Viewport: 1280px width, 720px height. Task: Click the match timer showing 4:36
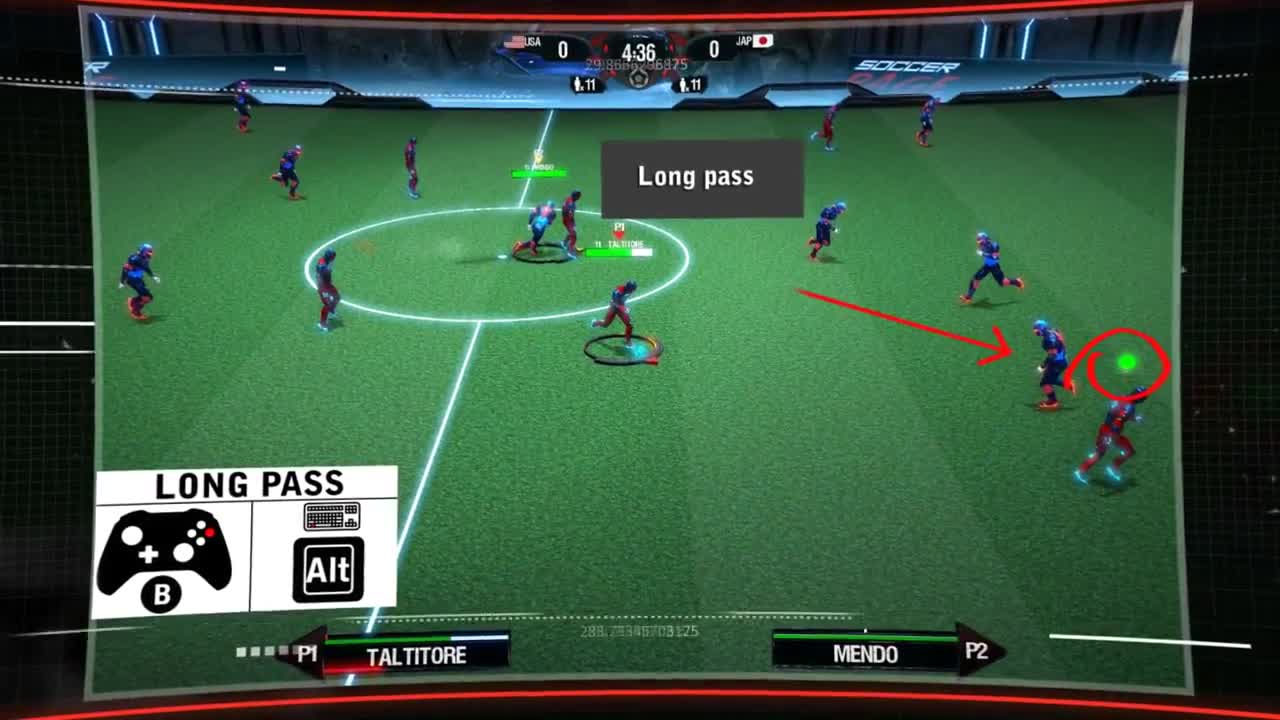tap(638, 50)
